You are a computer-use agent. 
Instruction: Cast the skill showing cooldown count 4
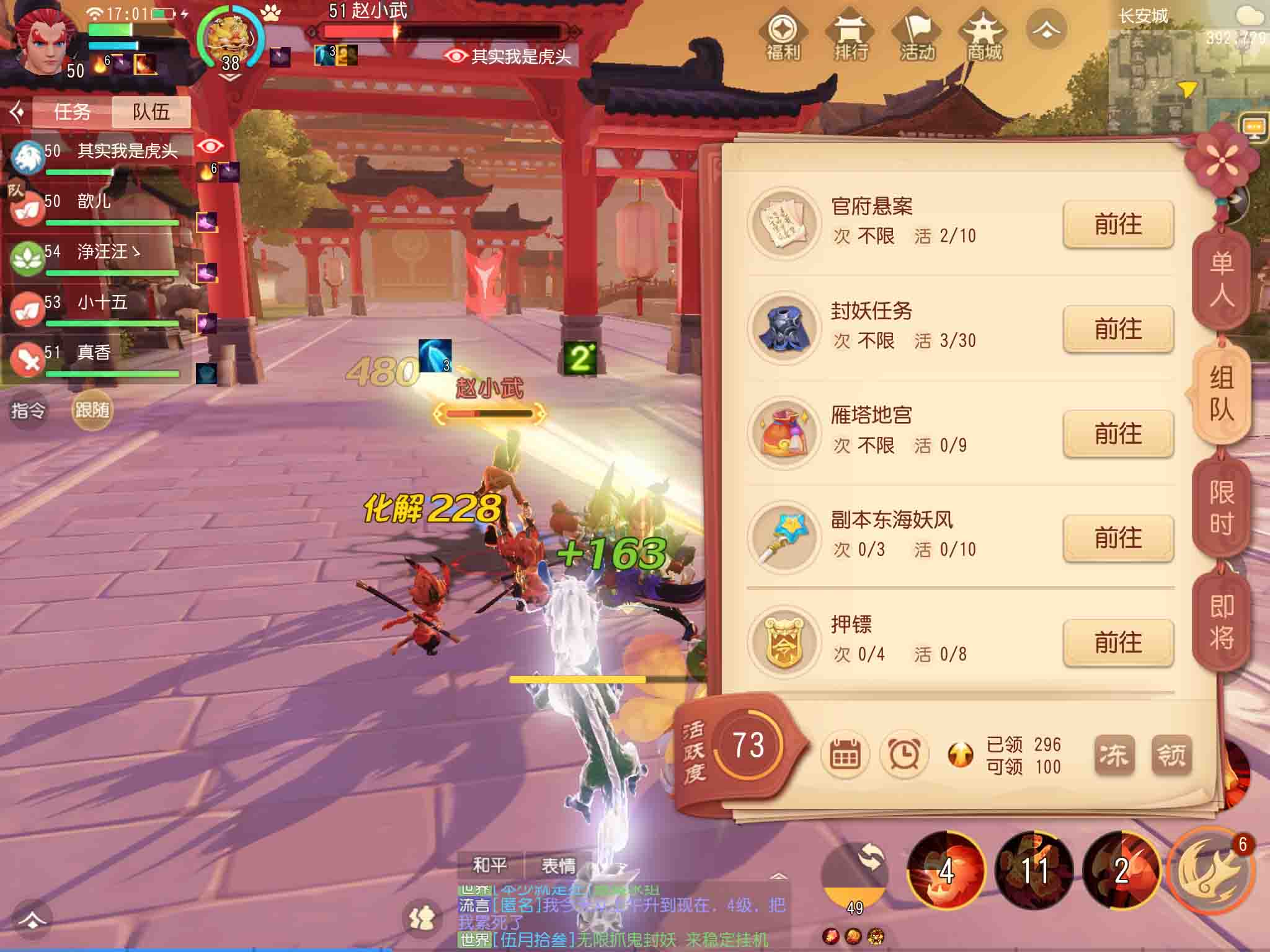coord(945,870)
